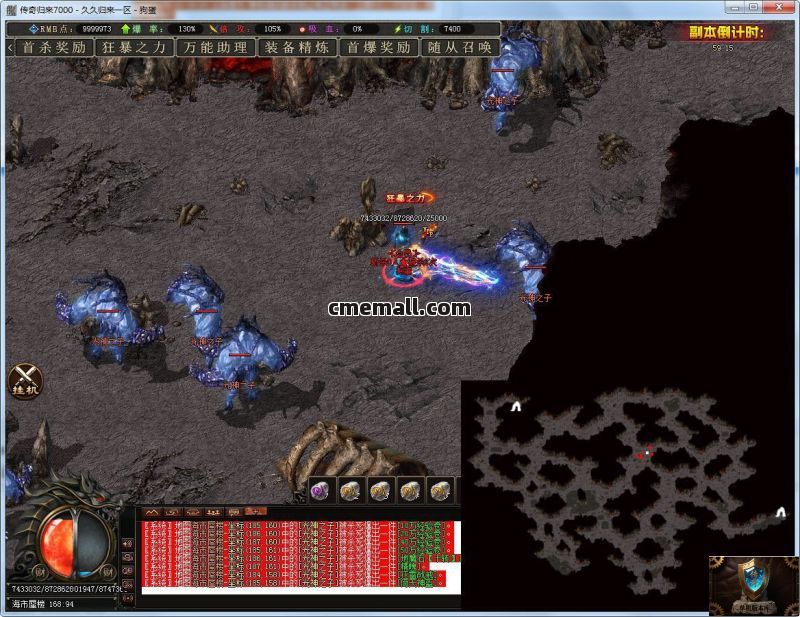
Task: Open the blue shield icon panel
Action: 754,582
